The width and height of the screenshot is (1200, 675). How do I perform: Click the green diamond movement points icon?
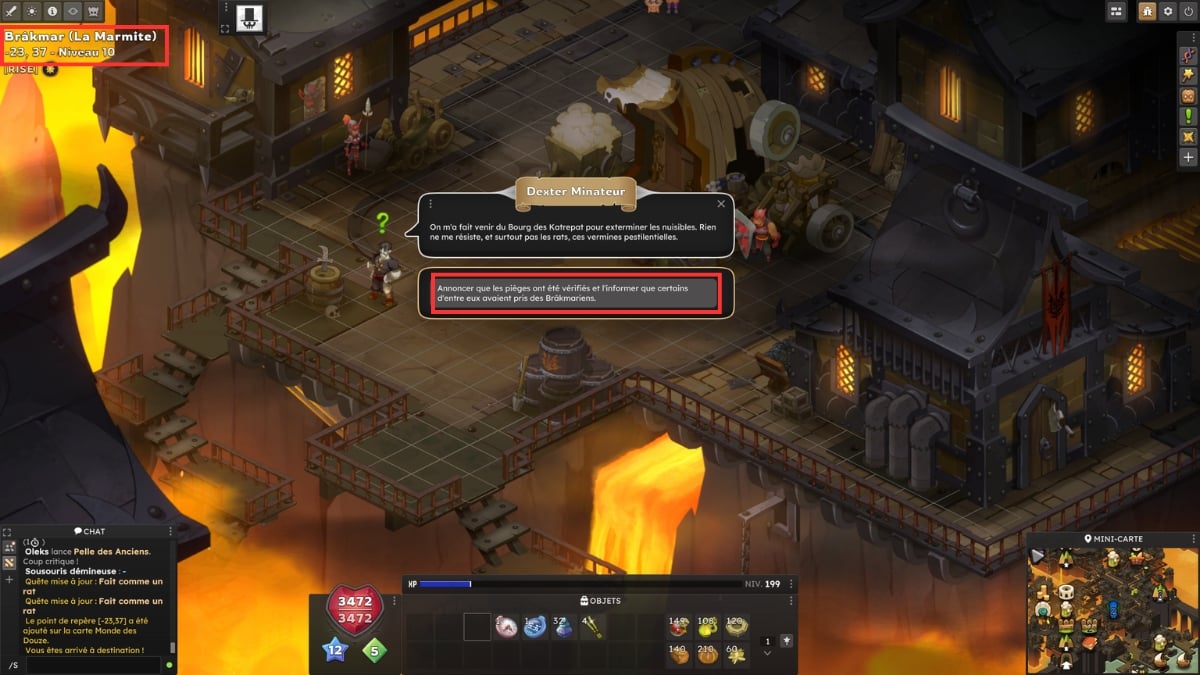374,652
